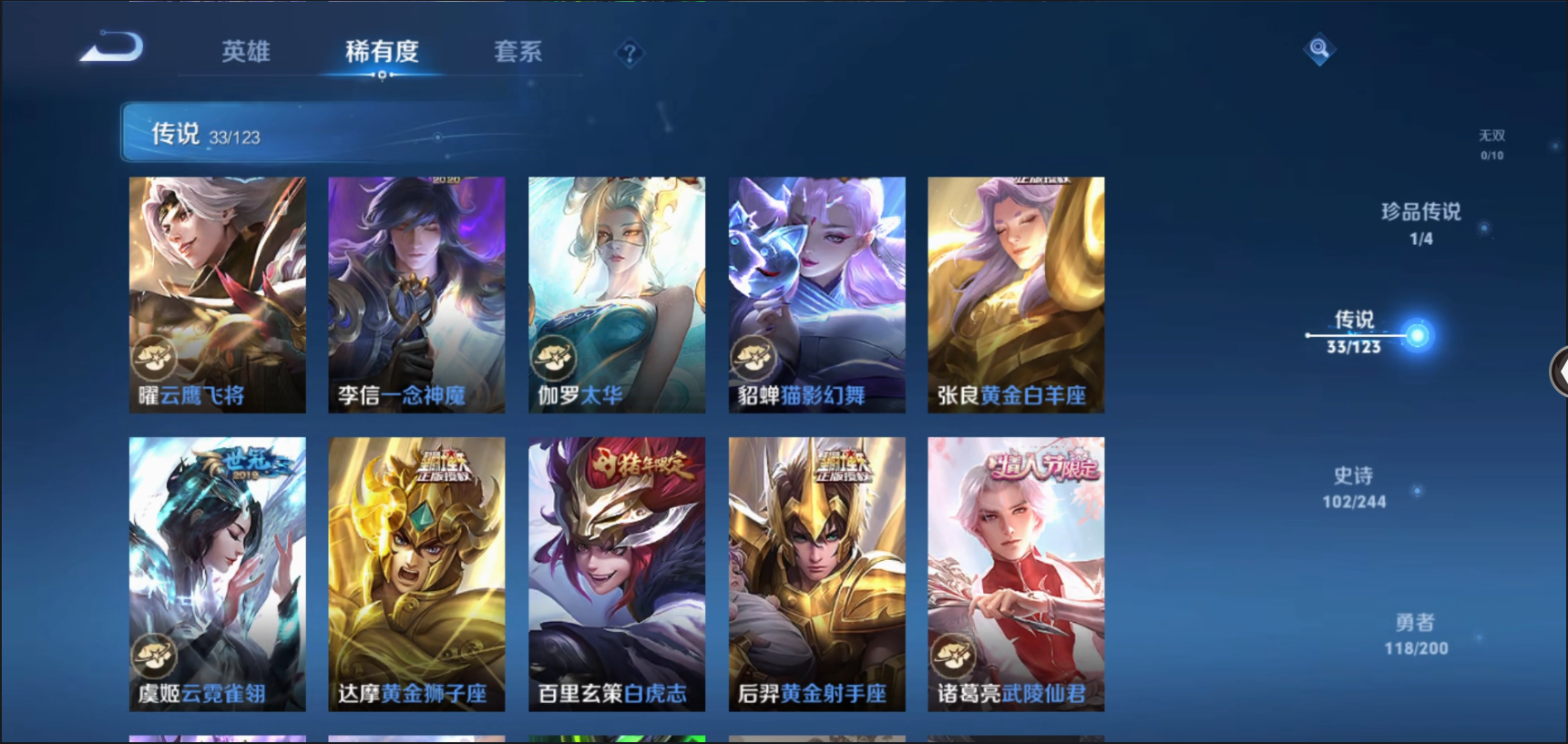View the 百里玄策 白虎志 skin card
Screen dimensions: 1568x744
point(617,574)
